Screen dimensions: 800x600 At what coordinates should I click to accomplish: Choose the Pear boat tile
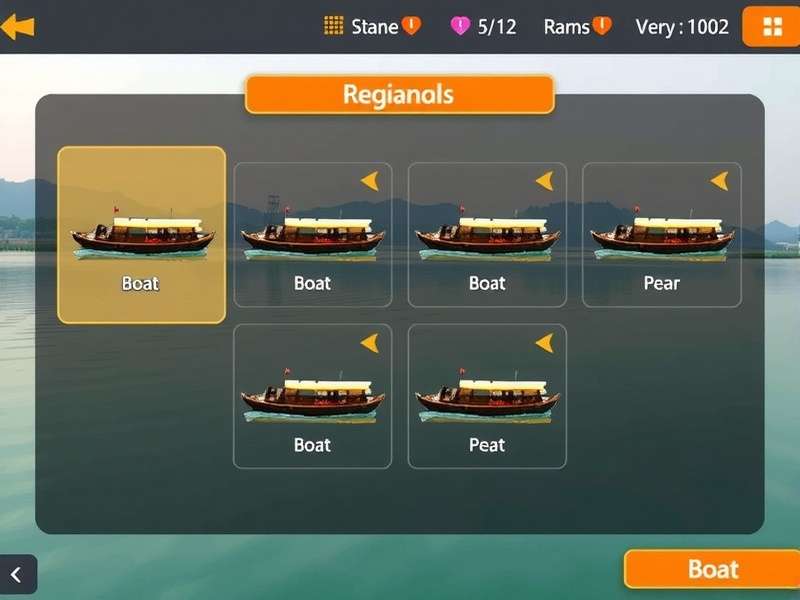tap(661, 235)
